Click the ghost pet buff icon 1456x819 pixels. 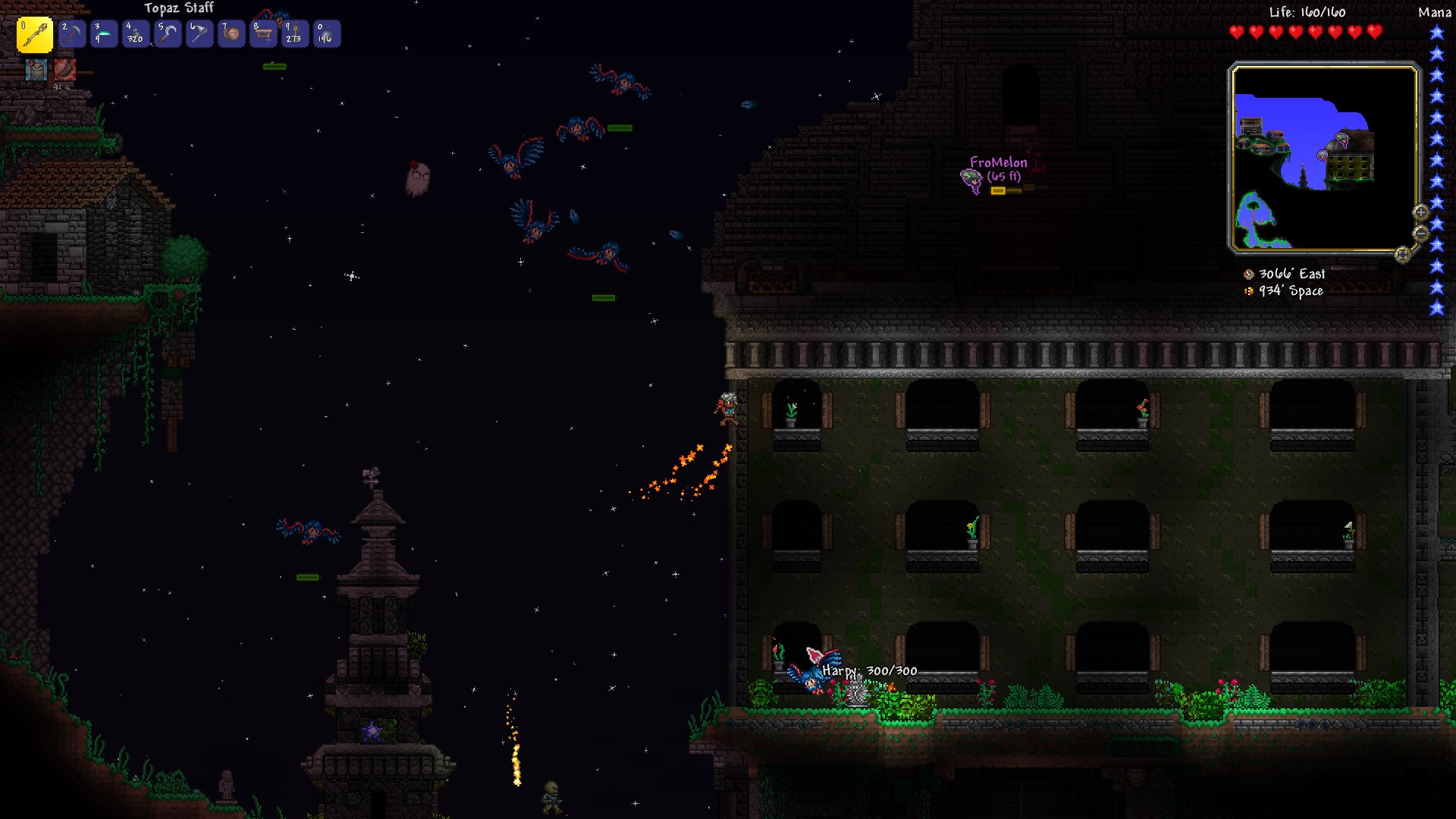pyautogui.click(x=36, y=71)
